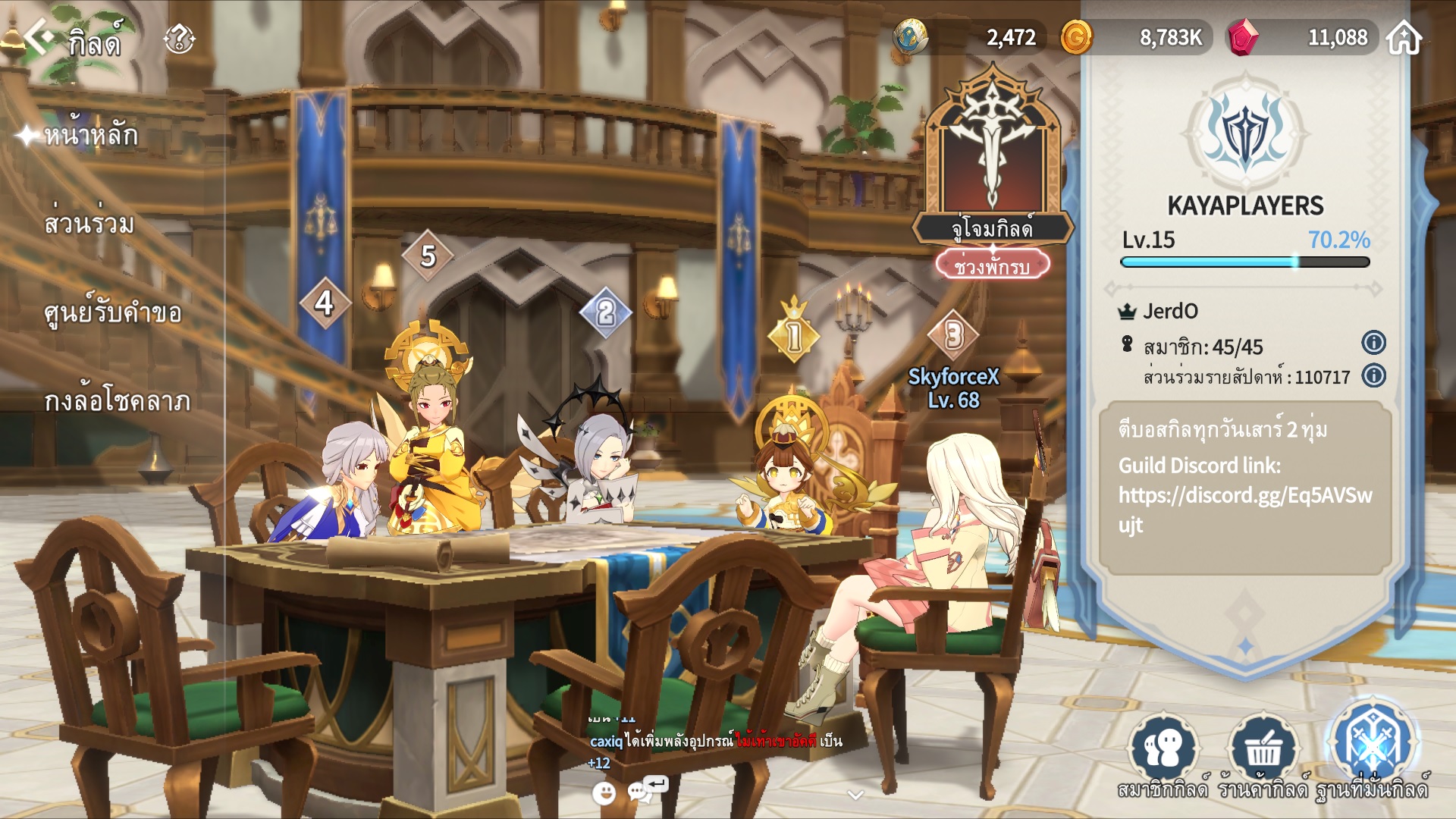Go back with the arrow beside กิลด์
This screenshot has height=819, width=1456.
click(x=39, y=36)
